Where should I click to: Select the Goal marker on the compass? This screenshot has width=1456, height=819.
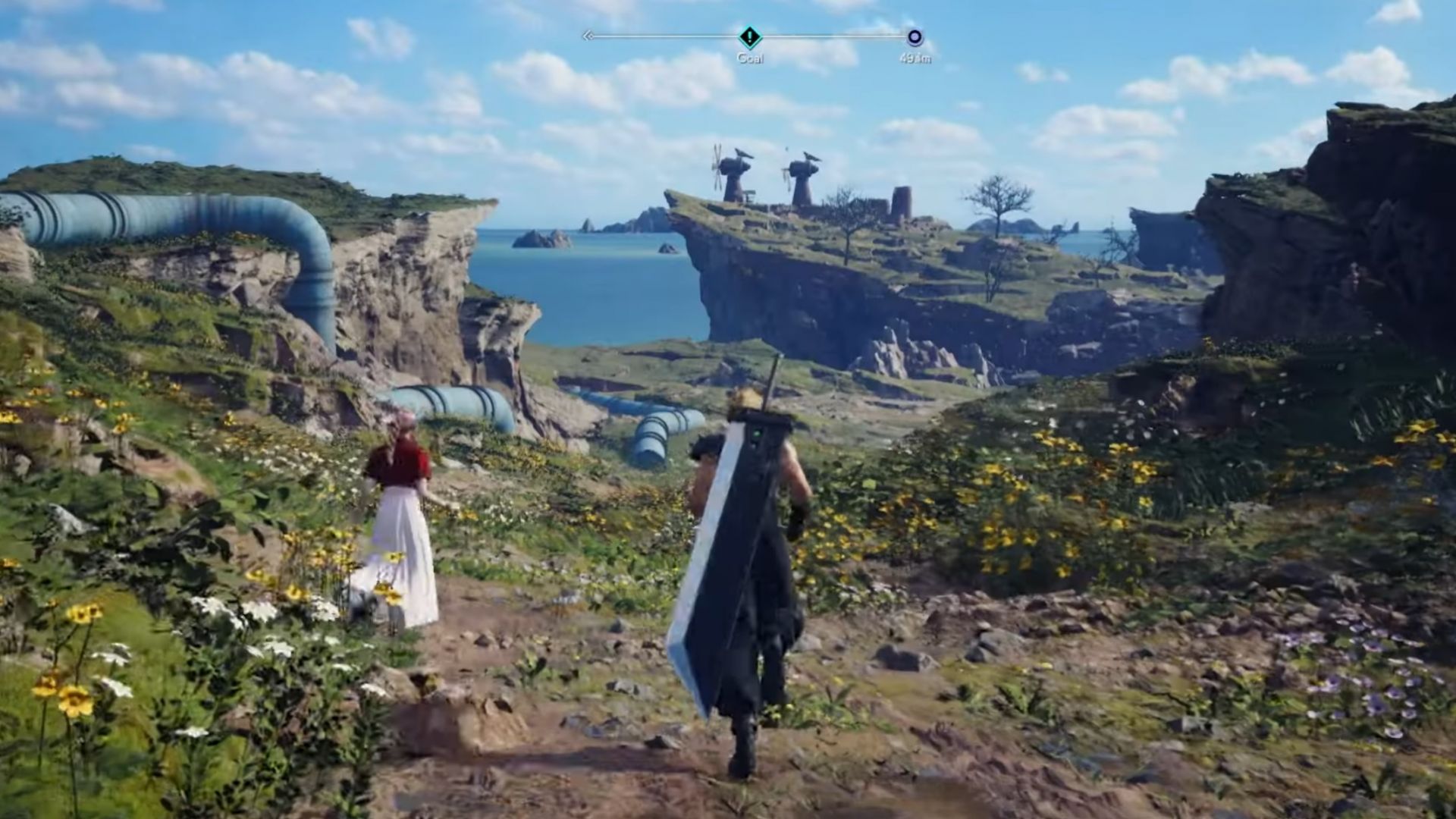749,36
